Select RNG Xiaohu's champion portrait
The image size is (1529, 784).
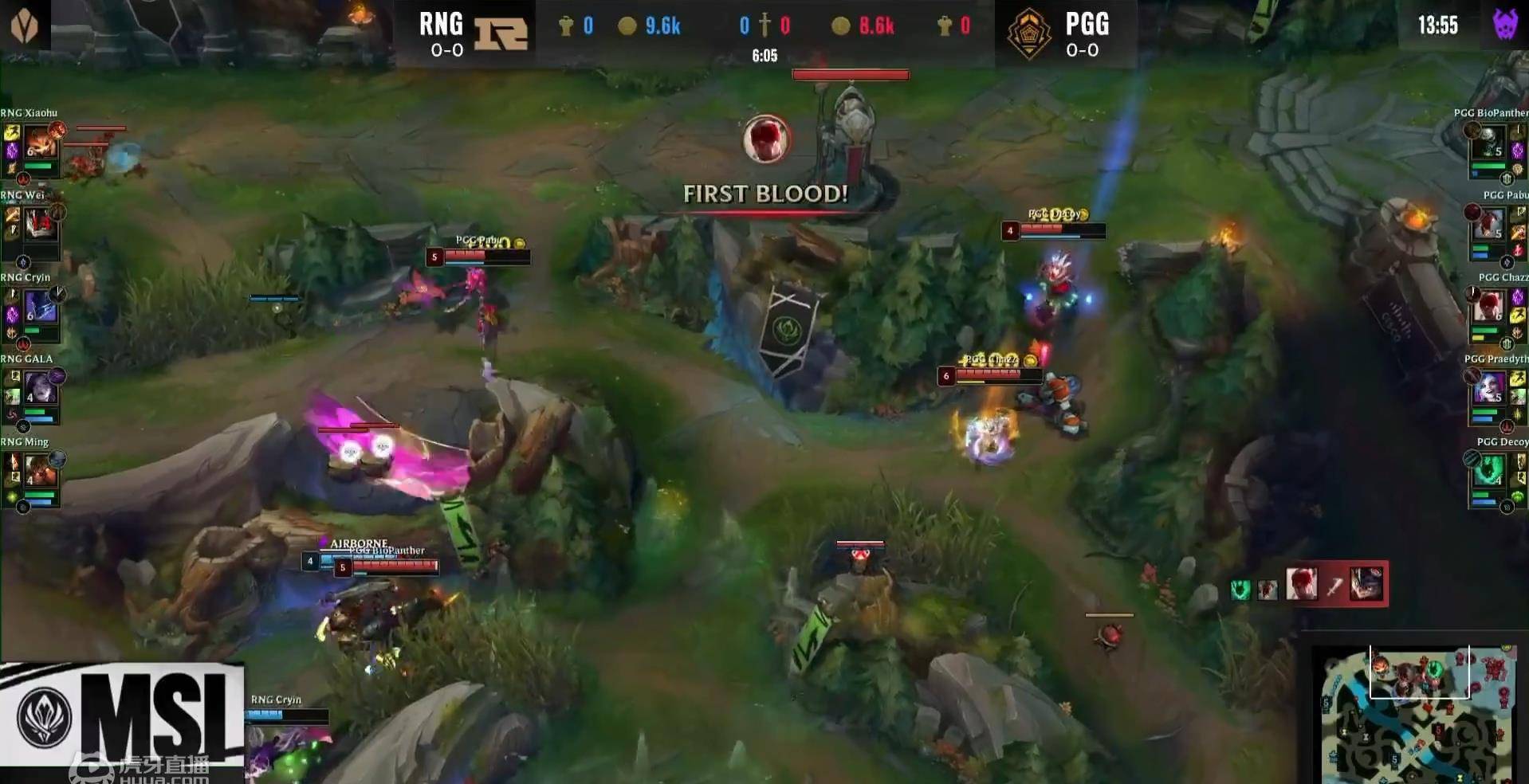point(40,143)
